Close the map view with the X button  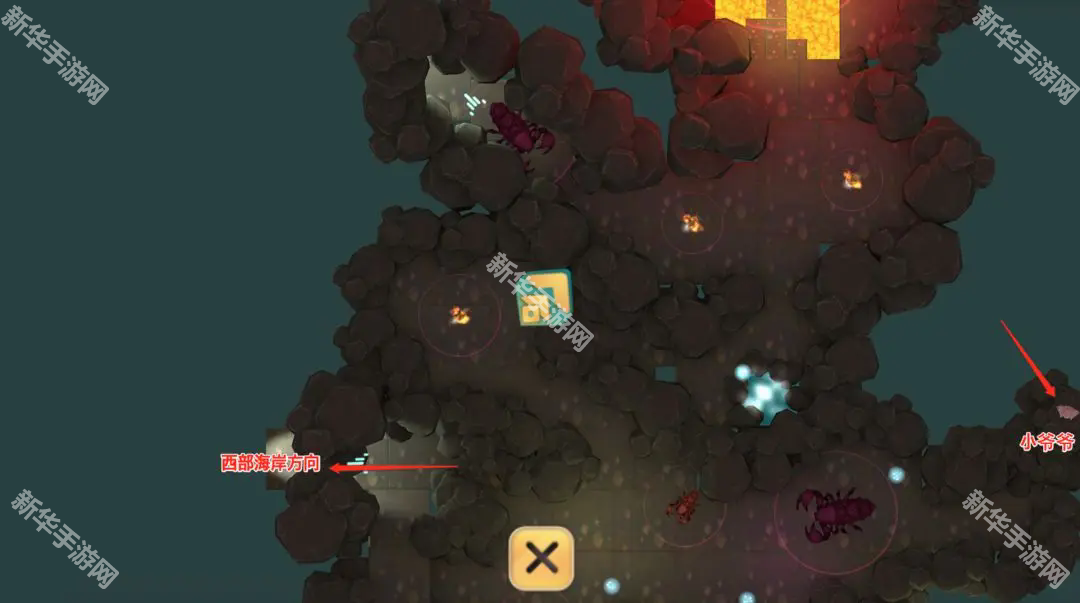pyautogui.click(x=541, y=558)
